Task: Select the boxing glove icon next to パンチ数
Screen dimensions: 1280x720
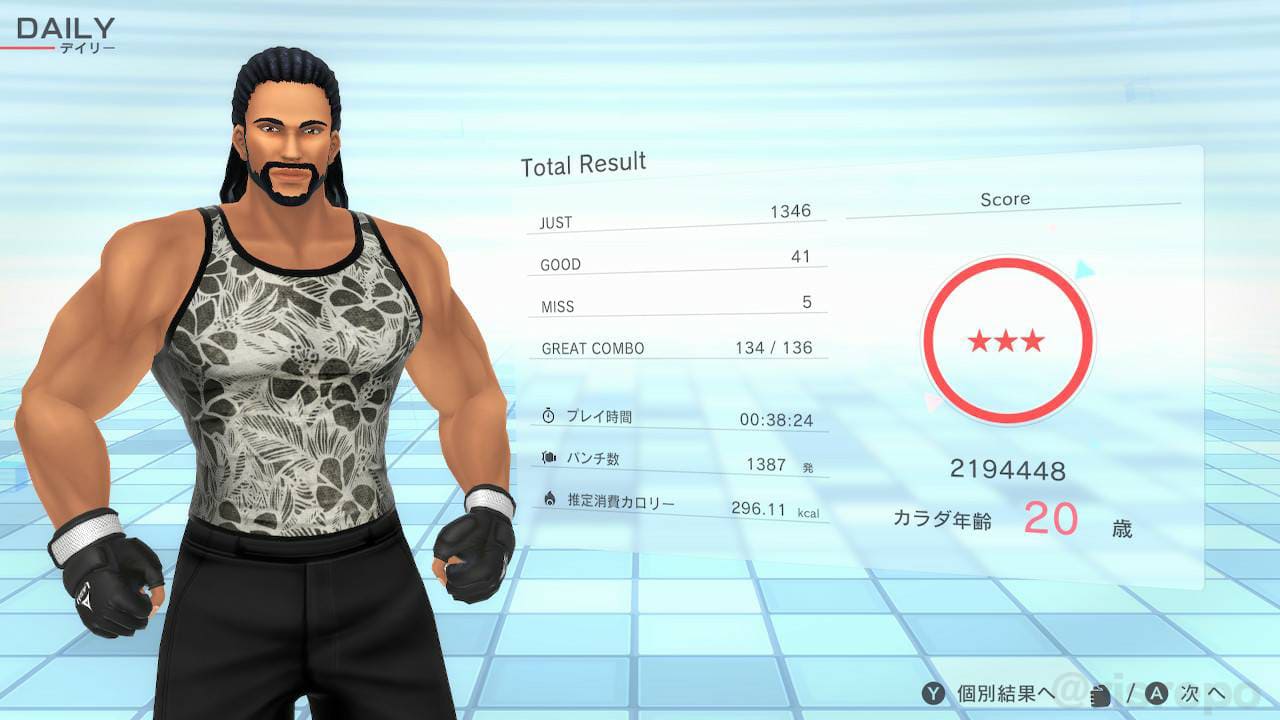Action: pos(549,457)
